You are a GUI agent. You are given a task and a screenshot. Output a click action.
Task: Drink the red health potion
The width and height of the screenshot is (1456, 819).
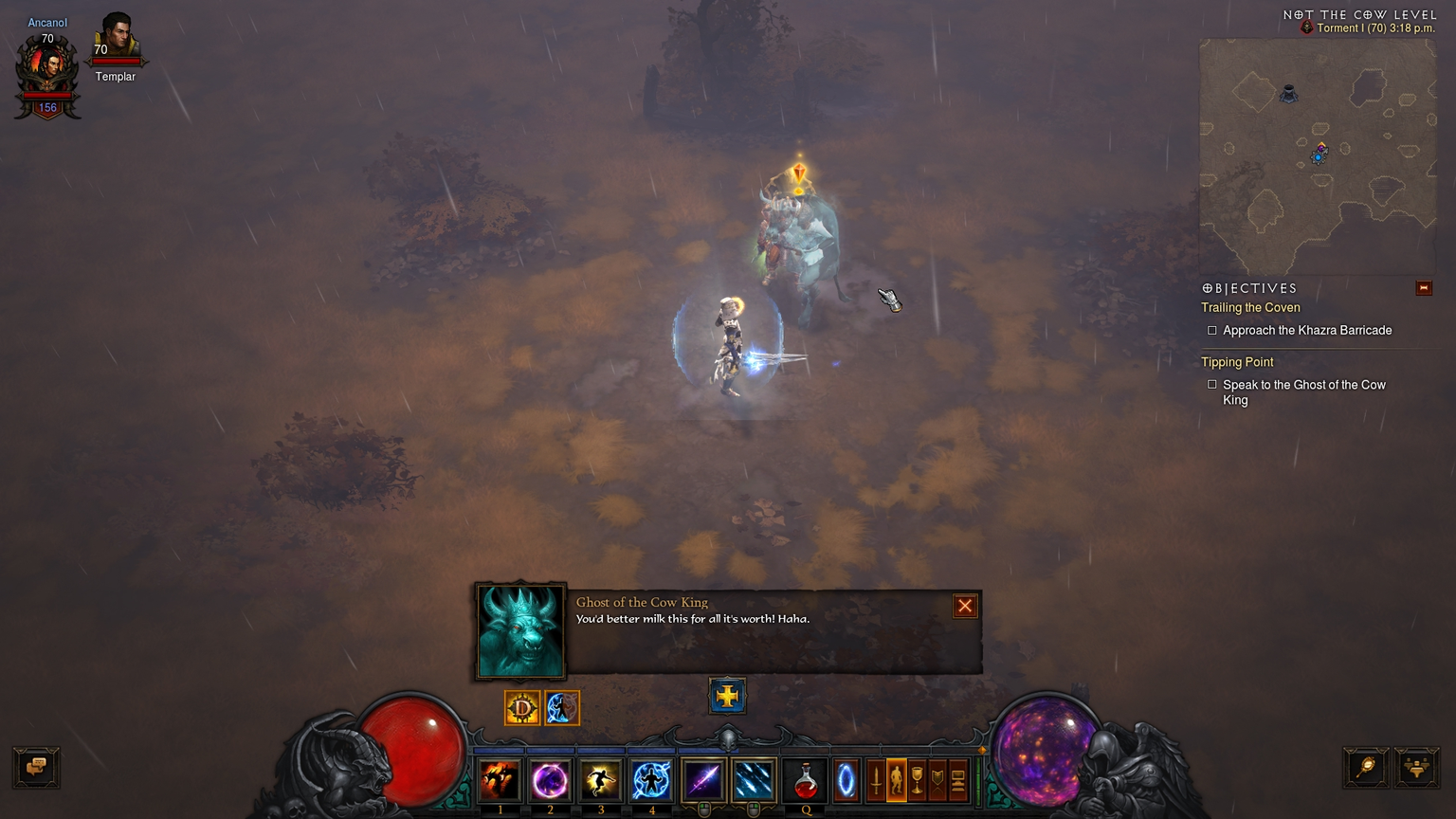click(x=806, y=780)
